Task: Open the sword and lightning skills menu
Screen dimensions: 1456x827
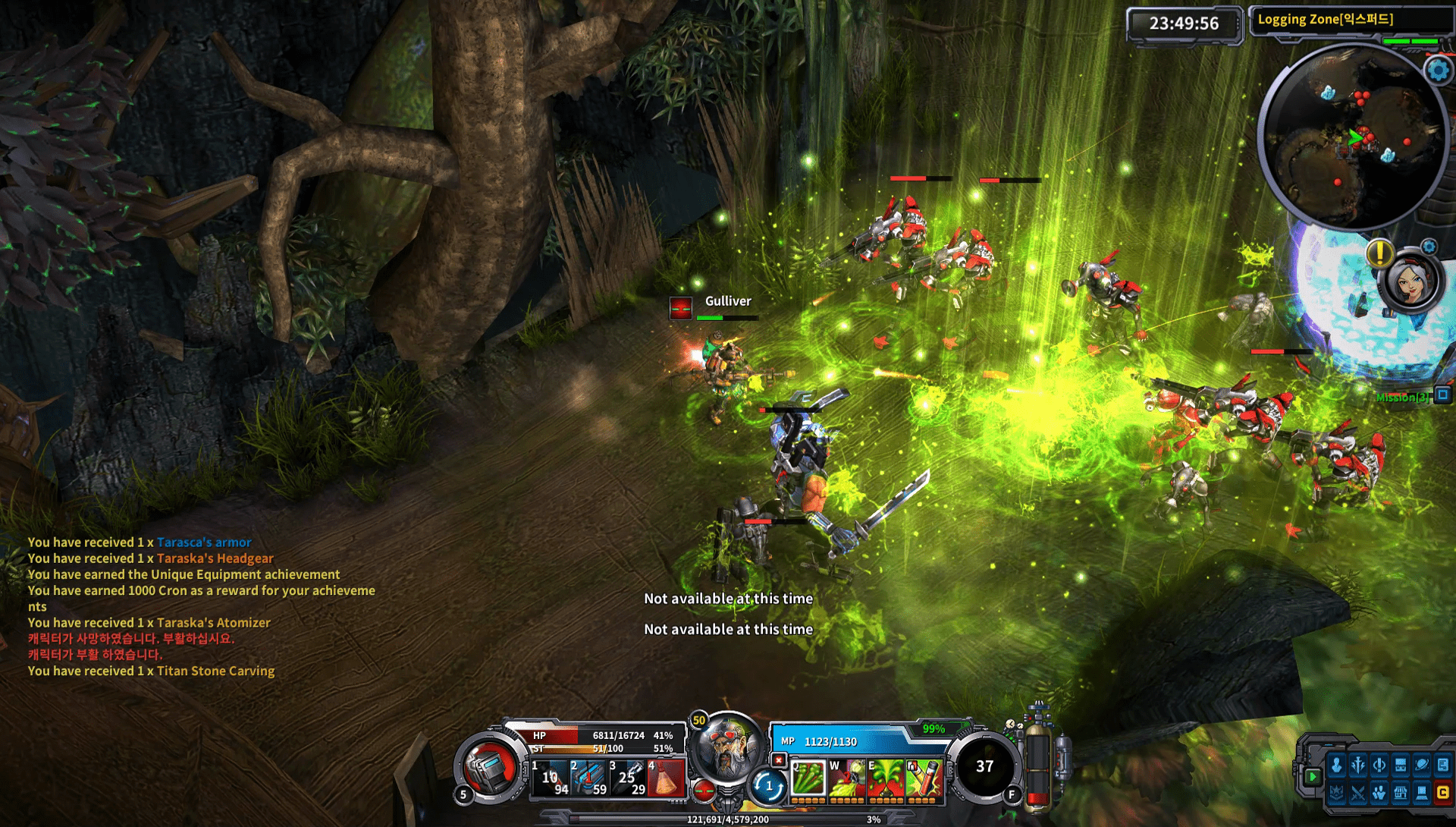Action: point(1357,766)
